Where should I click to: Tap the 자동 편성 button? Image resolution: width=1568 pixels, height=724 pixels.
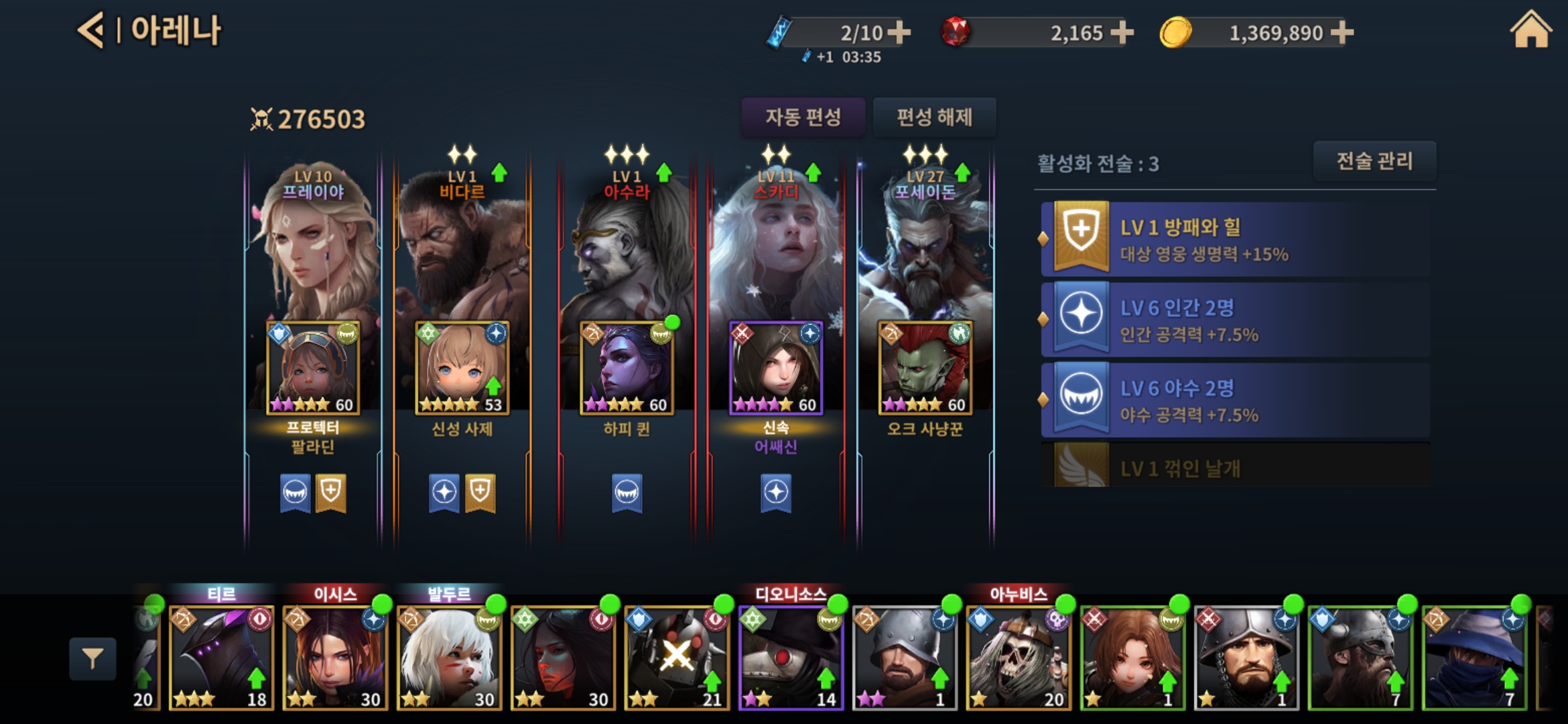tap(803, 117)
